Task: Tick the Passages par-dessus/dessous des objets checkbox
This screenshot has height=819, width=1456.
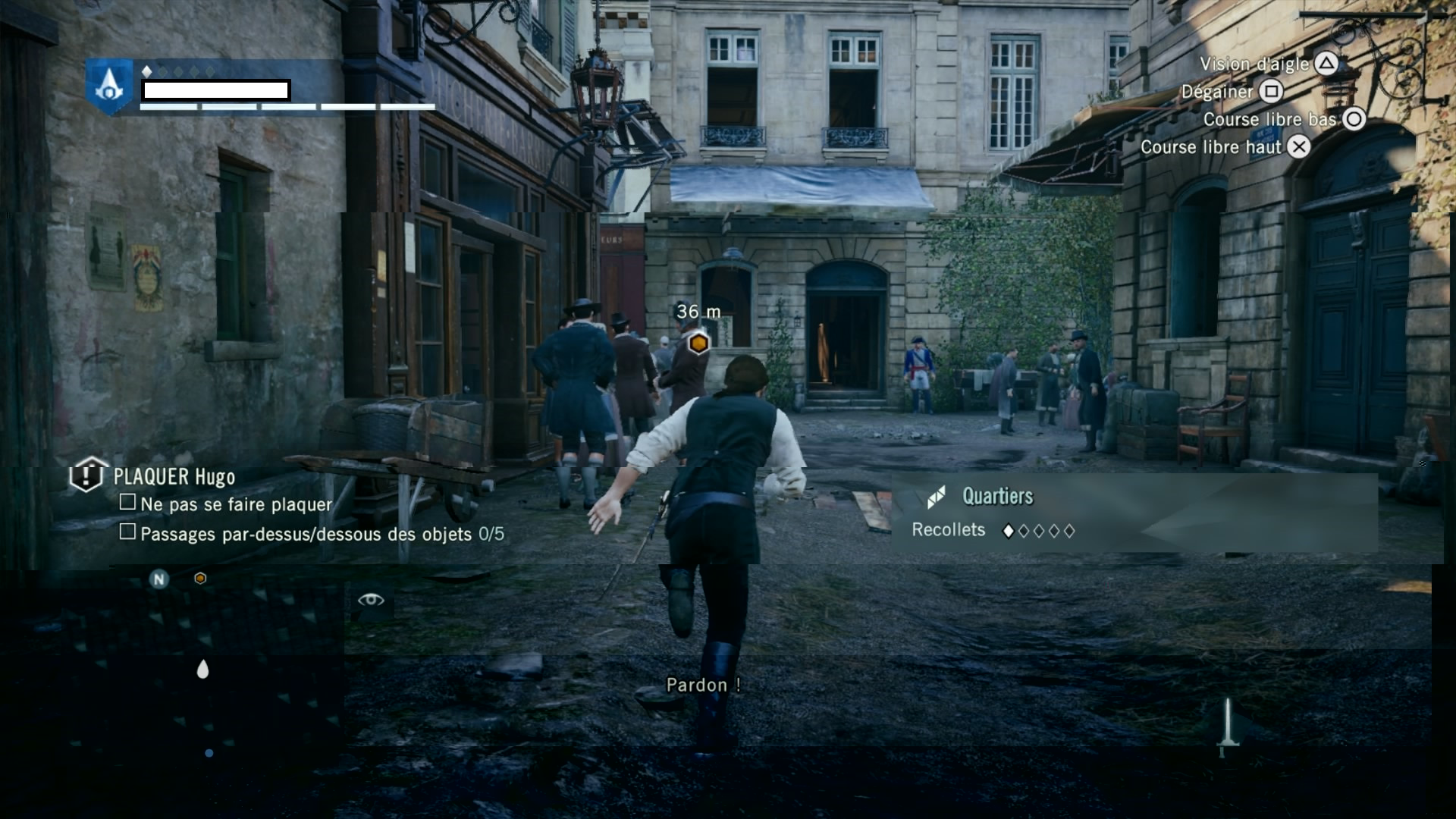Action: [127, 532]
